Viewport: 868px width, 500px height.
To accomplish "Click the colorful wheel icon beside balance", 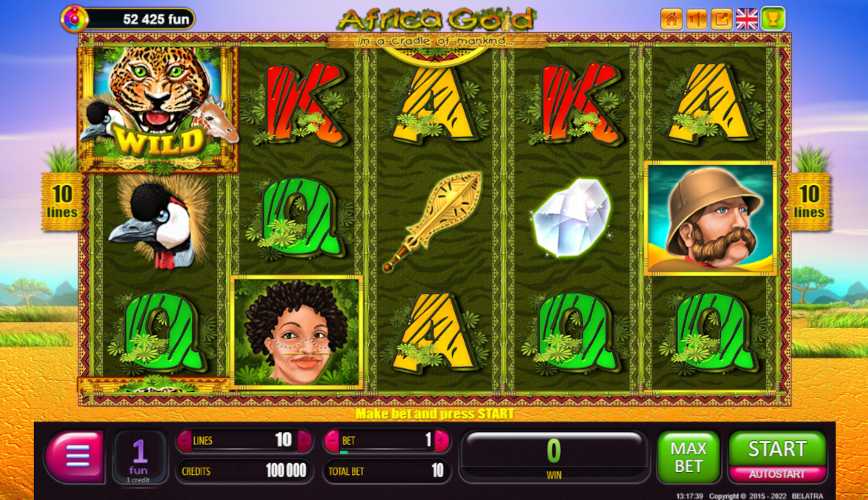I will (x=73, y=17).
